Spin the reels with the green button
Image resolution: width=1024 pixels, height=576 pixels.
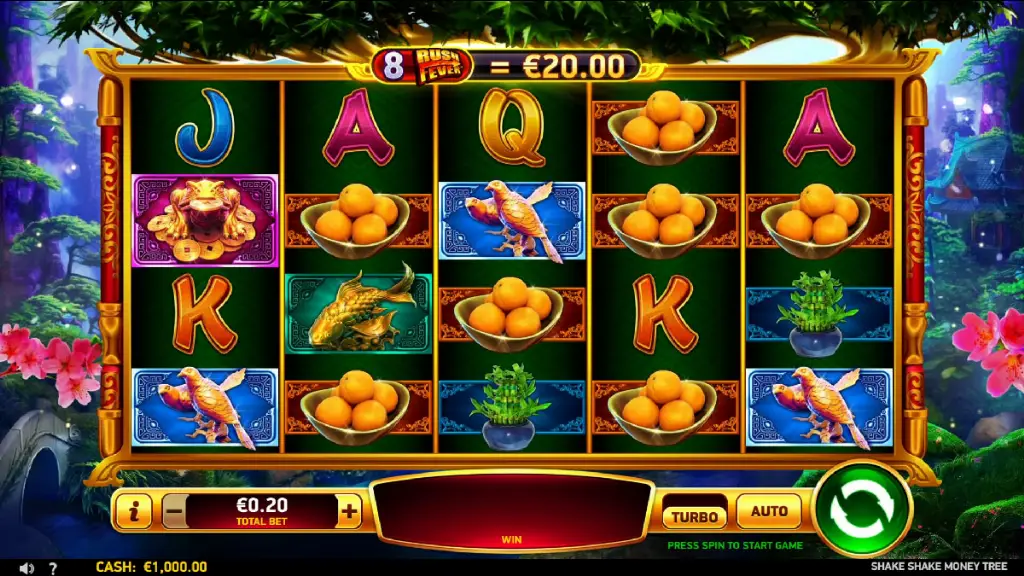(862, 509)
